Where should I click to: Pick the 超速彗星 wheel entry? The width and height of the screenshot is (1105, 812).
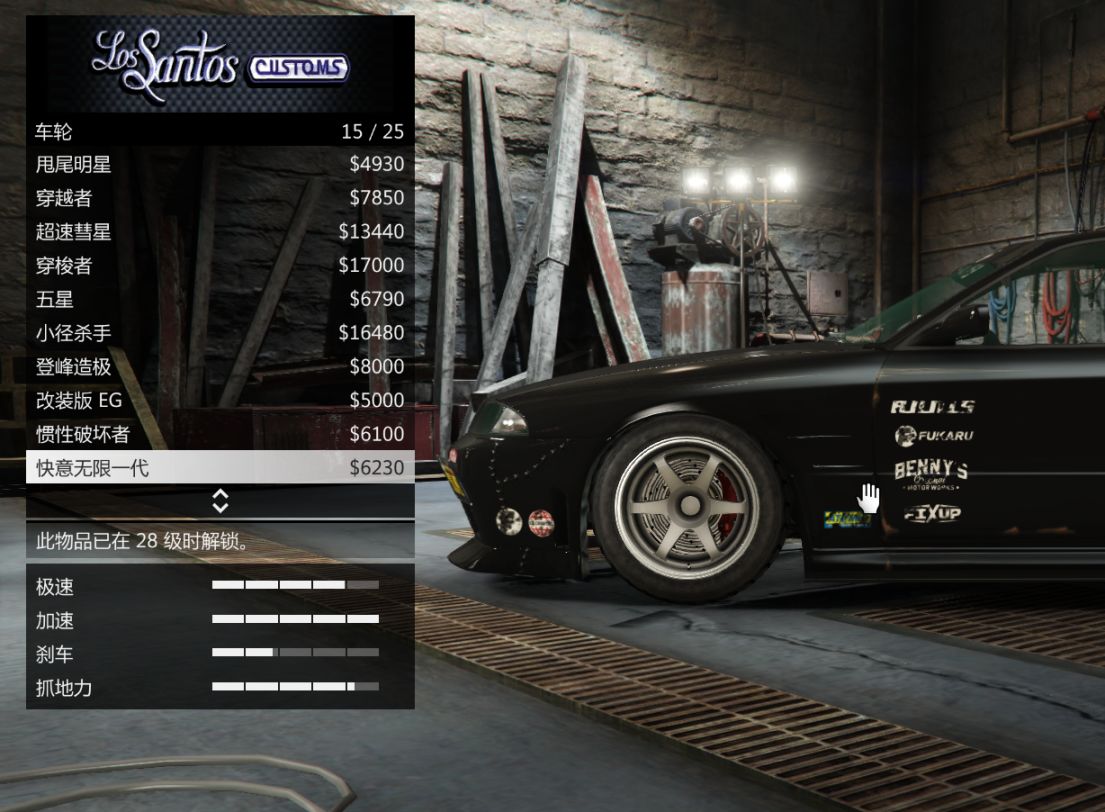tap(220, 232)
